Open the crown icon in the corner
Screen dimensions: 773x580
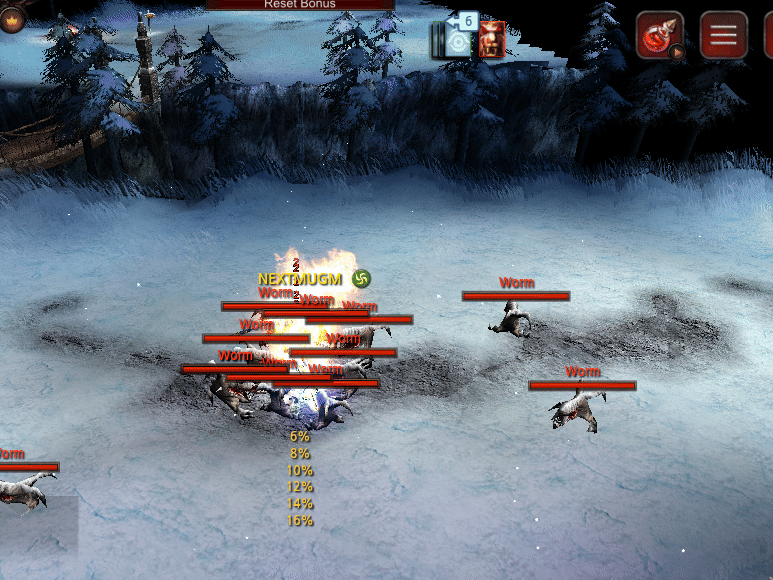[x=11, y=18]
